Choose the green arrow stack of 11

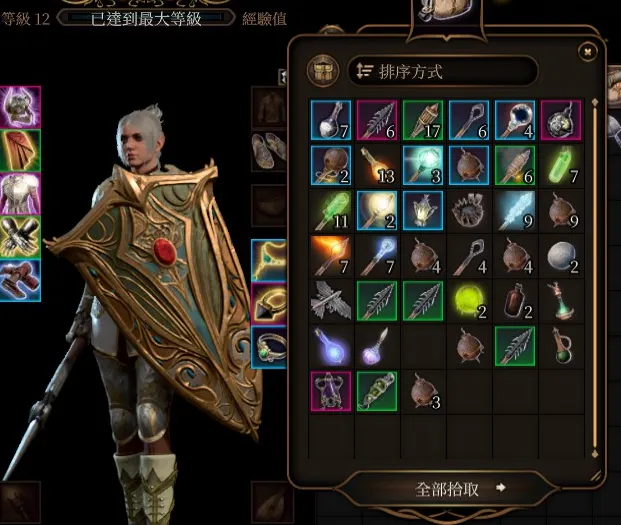point(328,210)
